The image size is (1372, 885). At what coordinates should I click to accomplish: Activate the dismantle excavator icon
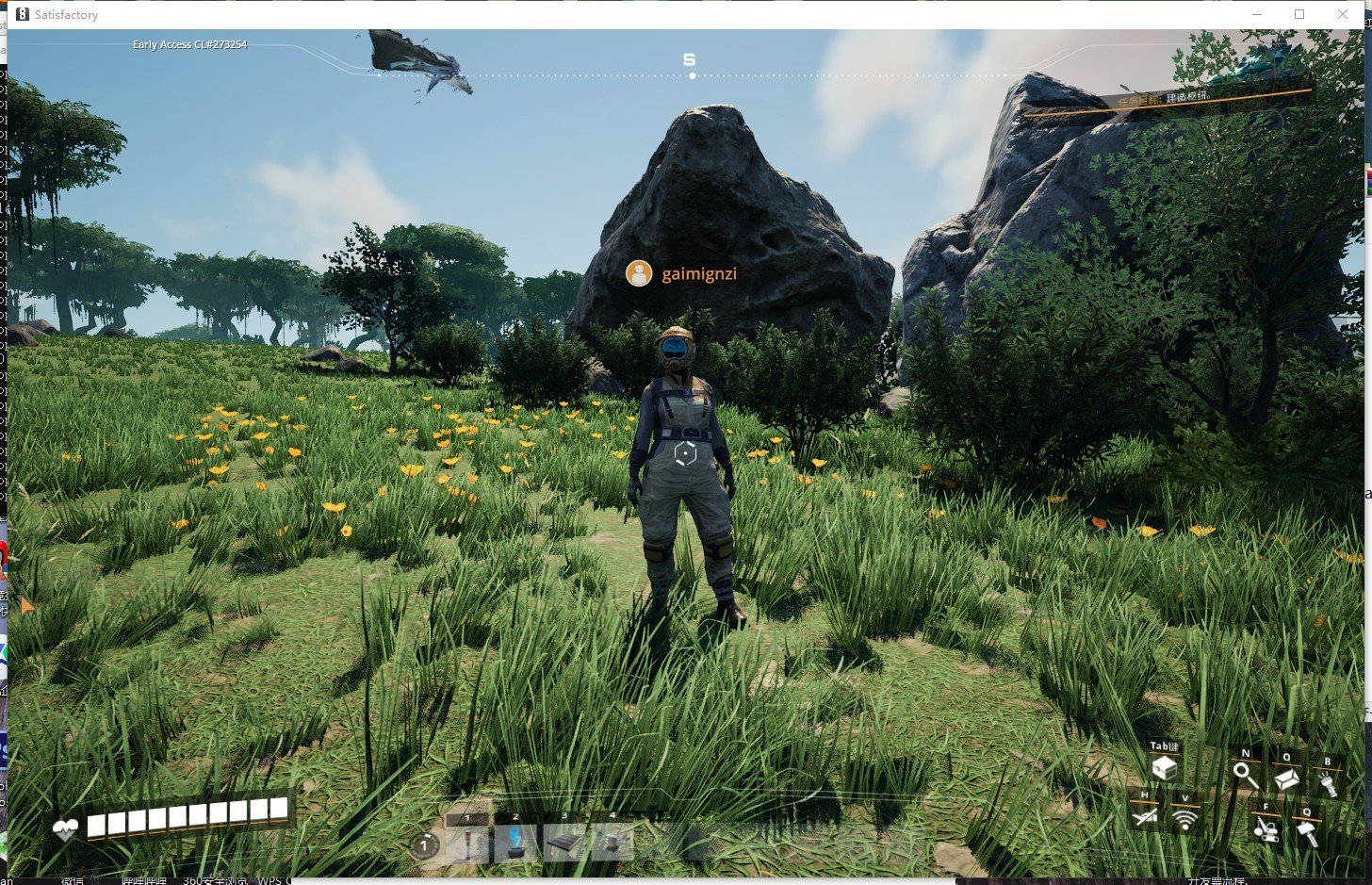1266,828
